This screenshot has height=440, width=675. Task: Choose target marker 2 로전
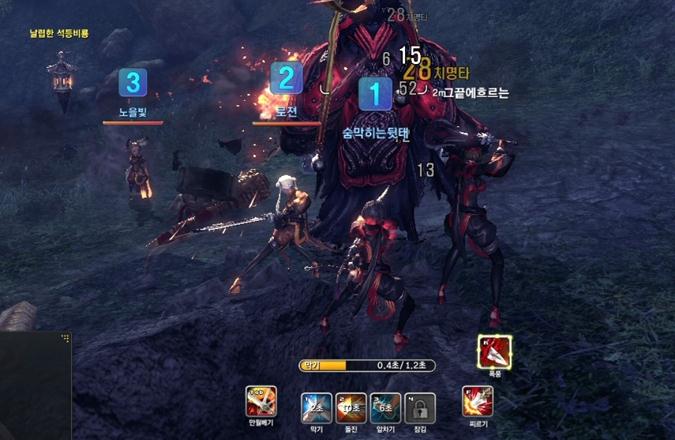(287, 78)
